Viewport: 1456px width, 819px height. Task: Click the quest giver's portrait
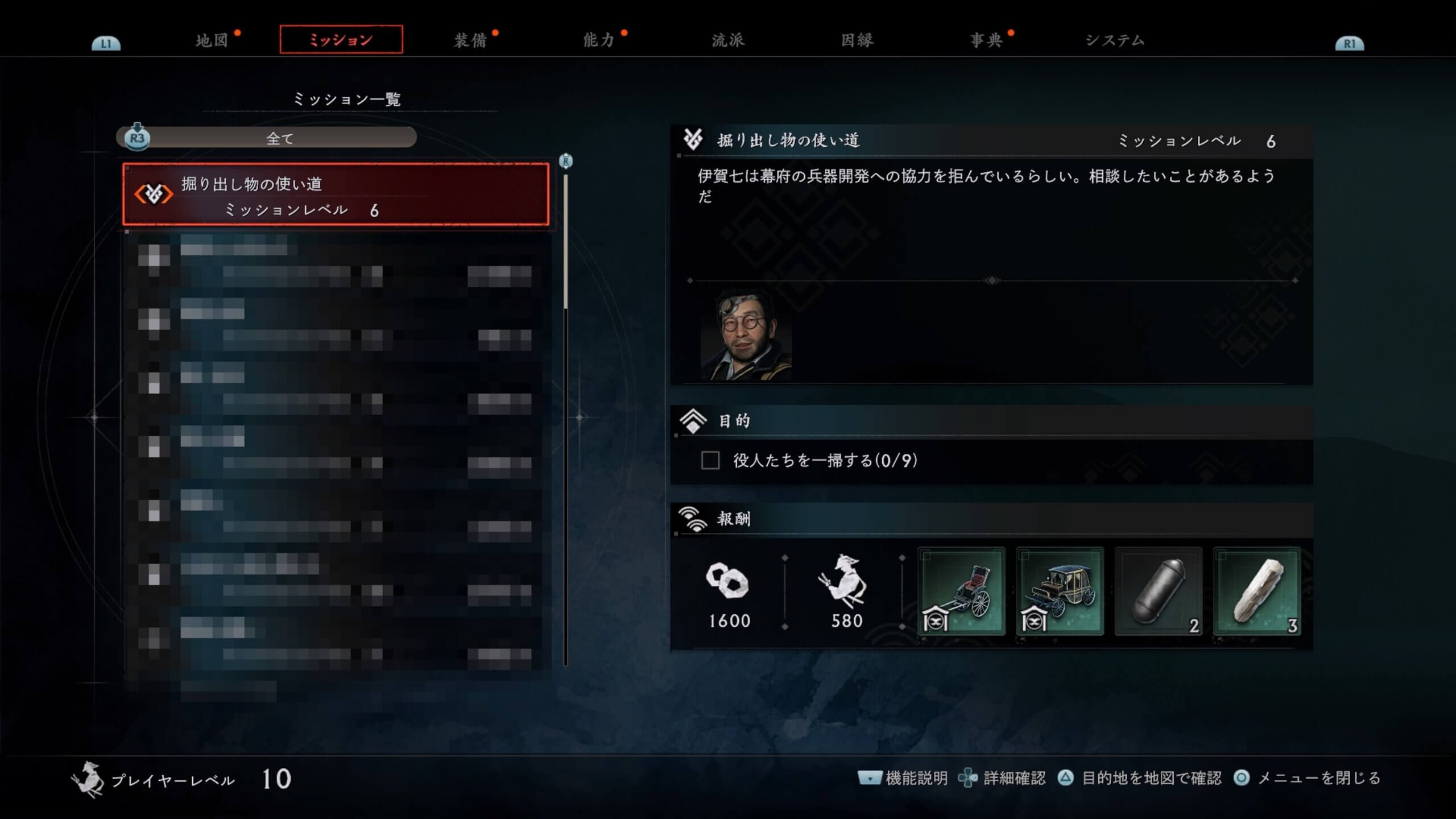pos(746,334)
